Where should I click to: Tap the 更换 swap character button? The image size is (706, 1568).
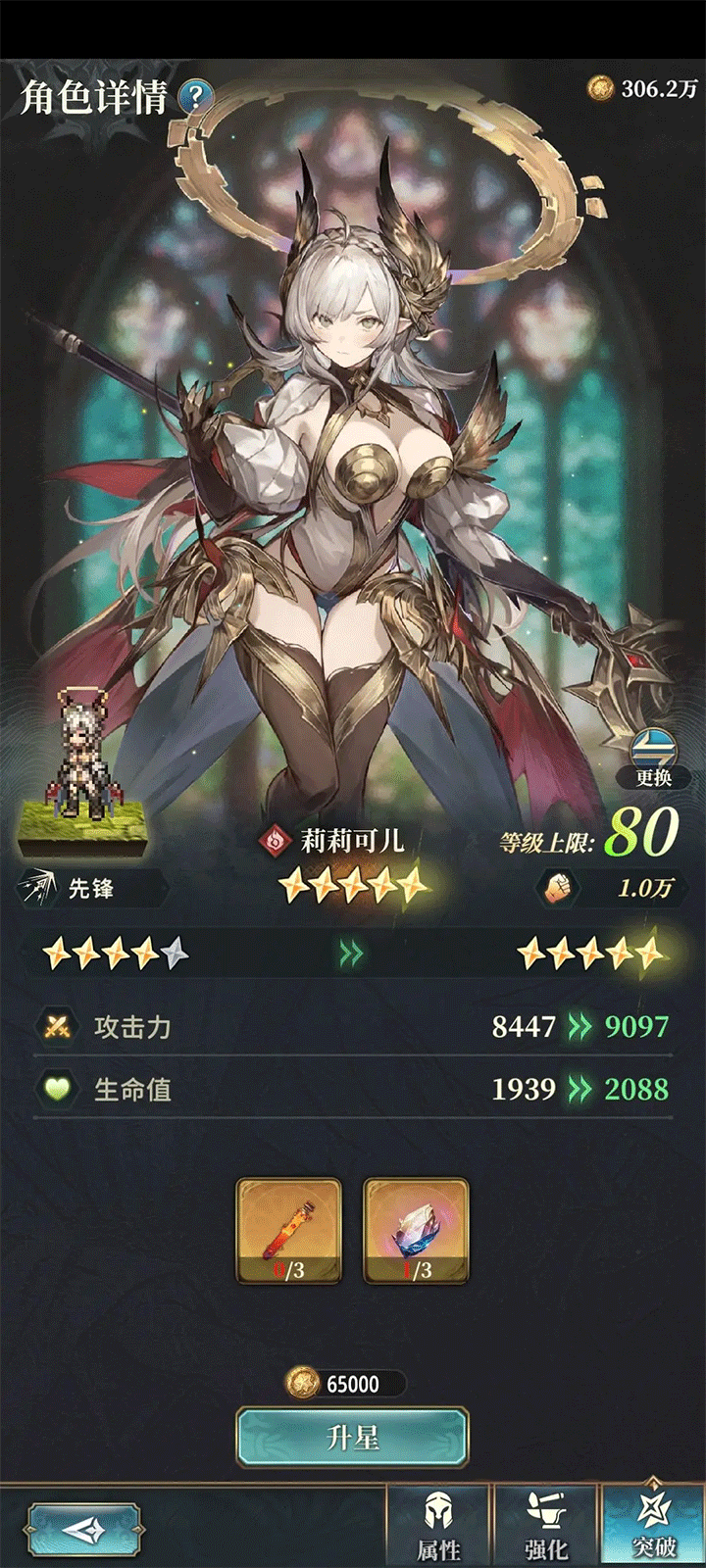[x=653, y=759]
